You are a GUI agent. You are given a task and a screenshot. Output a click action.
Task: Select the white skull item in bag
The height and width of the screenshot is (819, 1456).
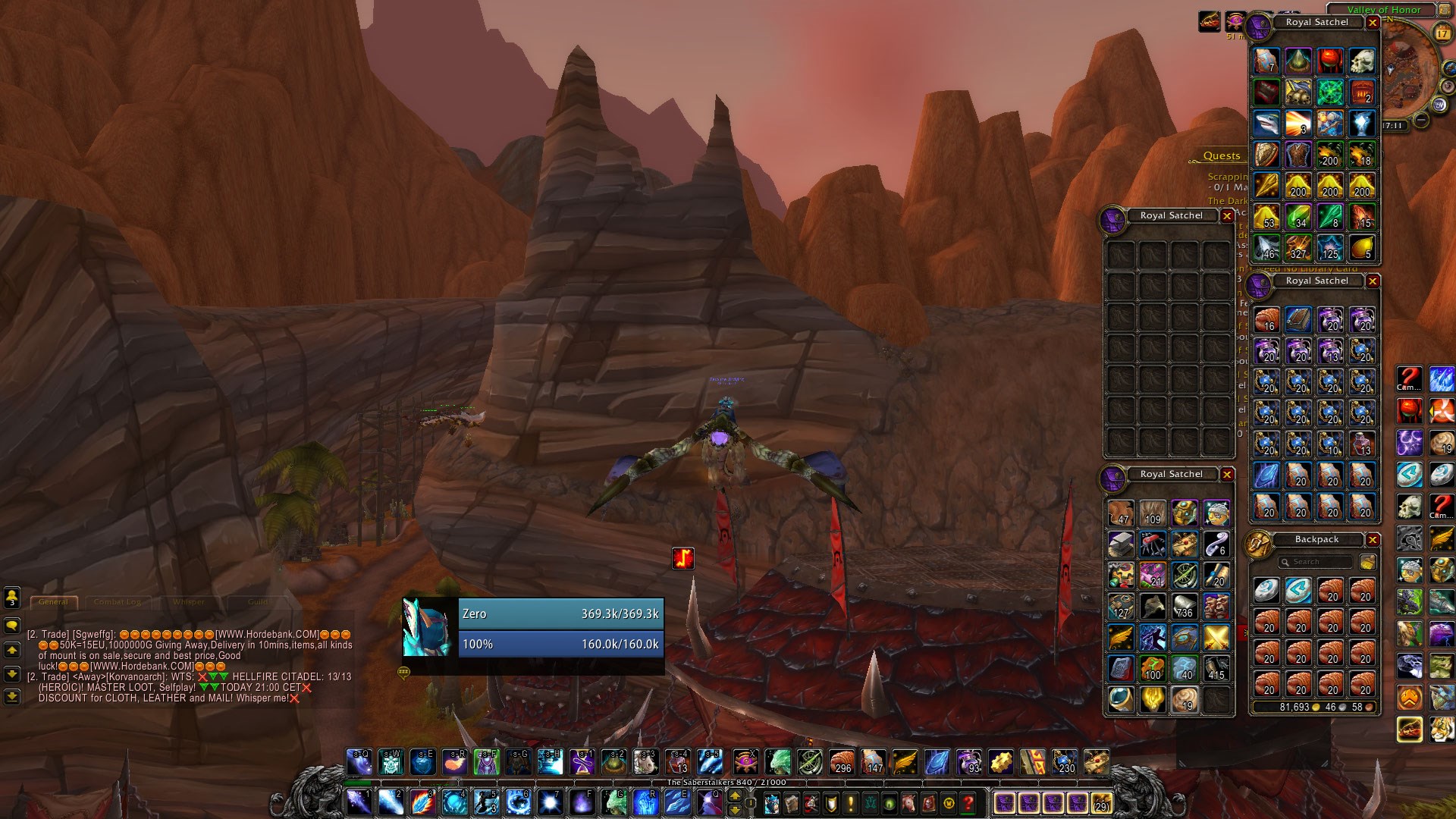1362,61
